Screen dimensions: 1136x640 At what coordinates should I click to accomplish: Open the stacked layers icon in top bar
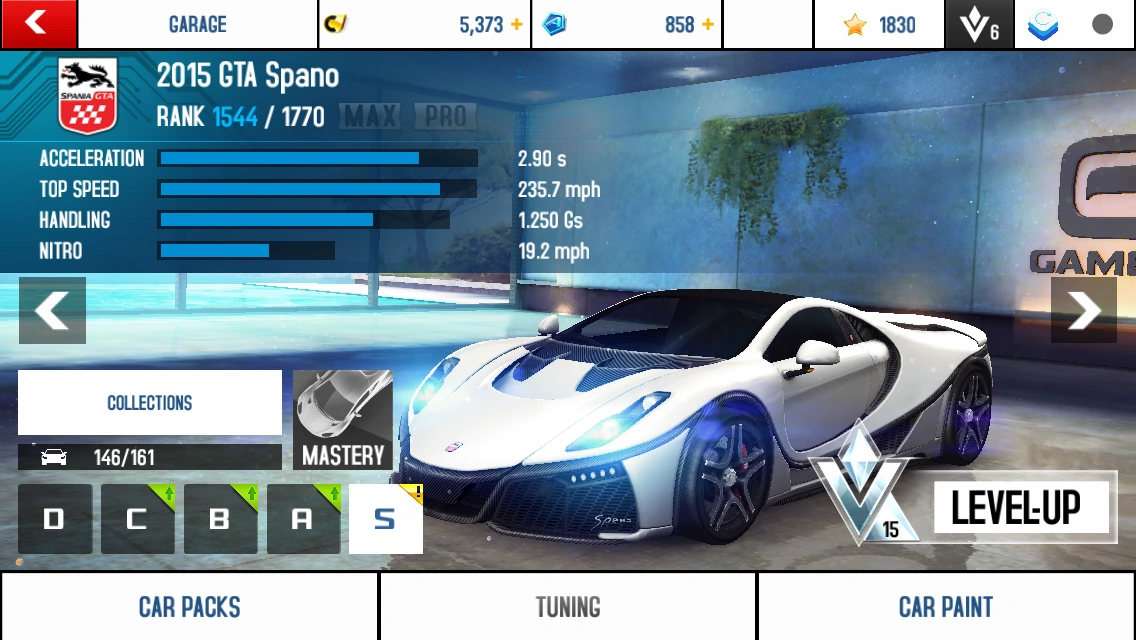point(1043,25)
